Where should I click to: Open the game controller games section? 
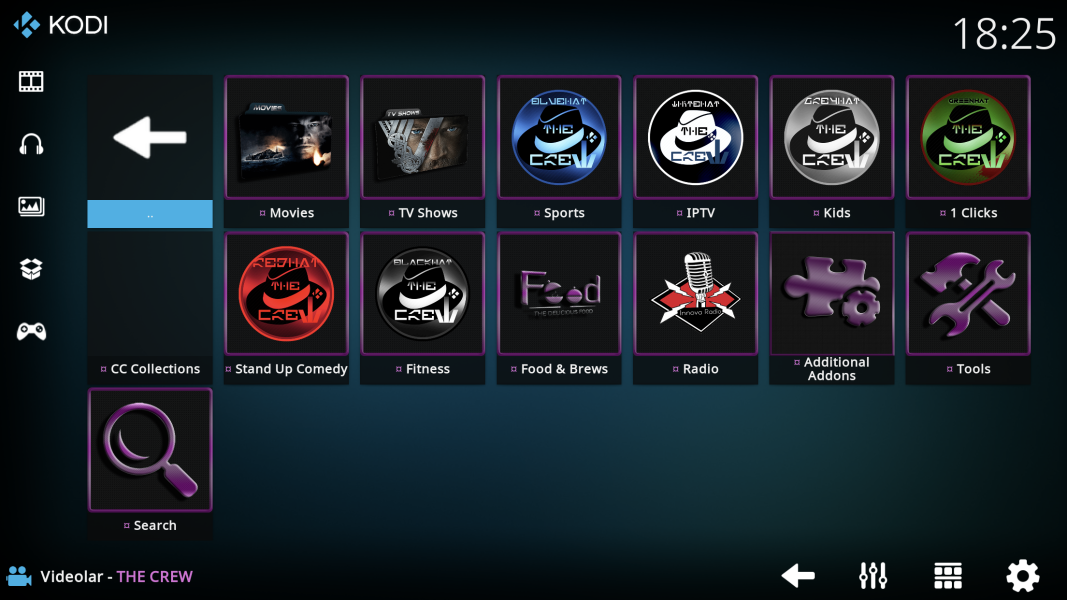pyautogui.click(x=31, y=331)
